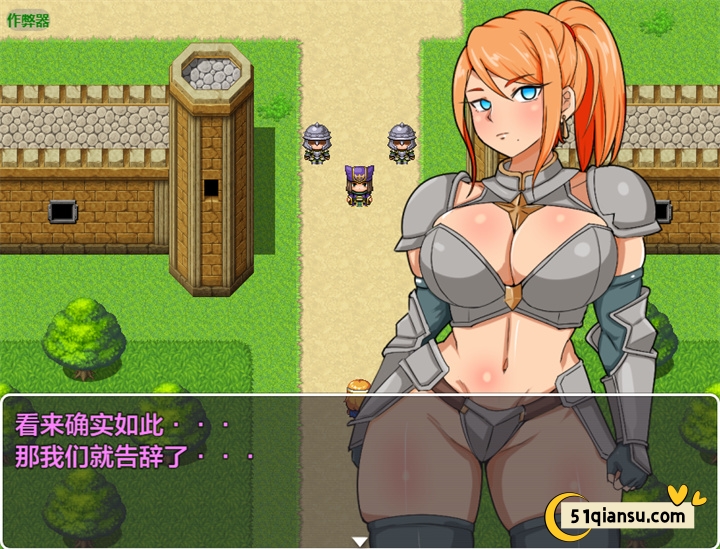
Task: Open the 作弊器 cheat menu button
Action: pyautogui.click(x=28, y=20)
